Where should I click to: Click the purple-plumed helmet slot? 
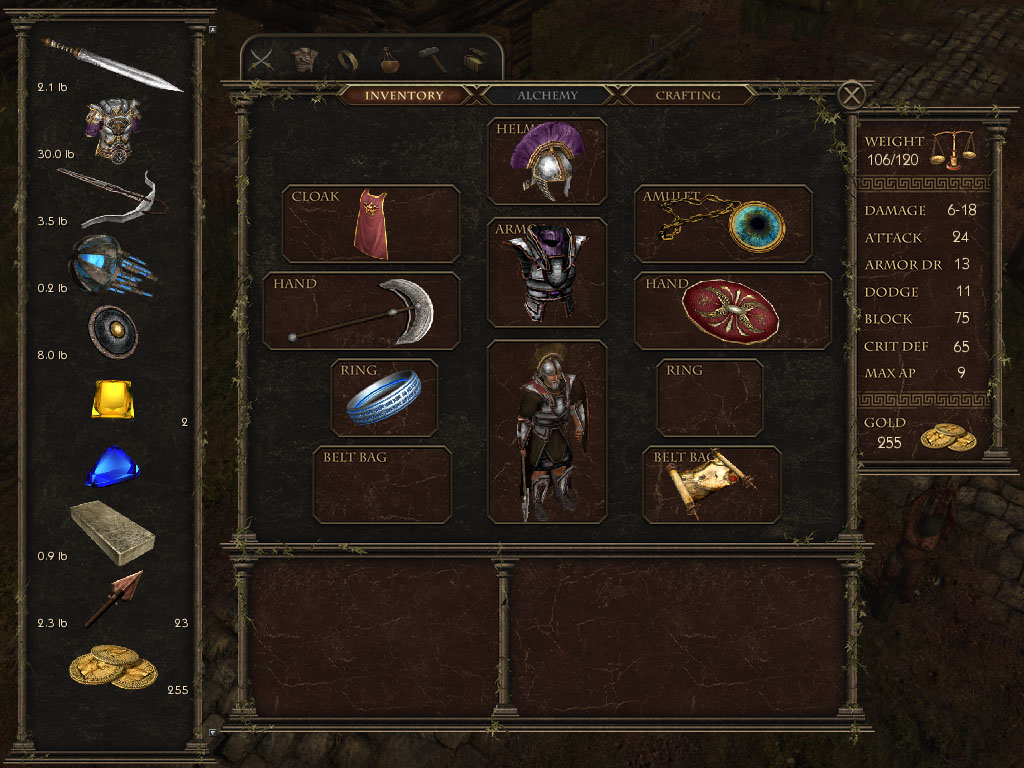547,161
